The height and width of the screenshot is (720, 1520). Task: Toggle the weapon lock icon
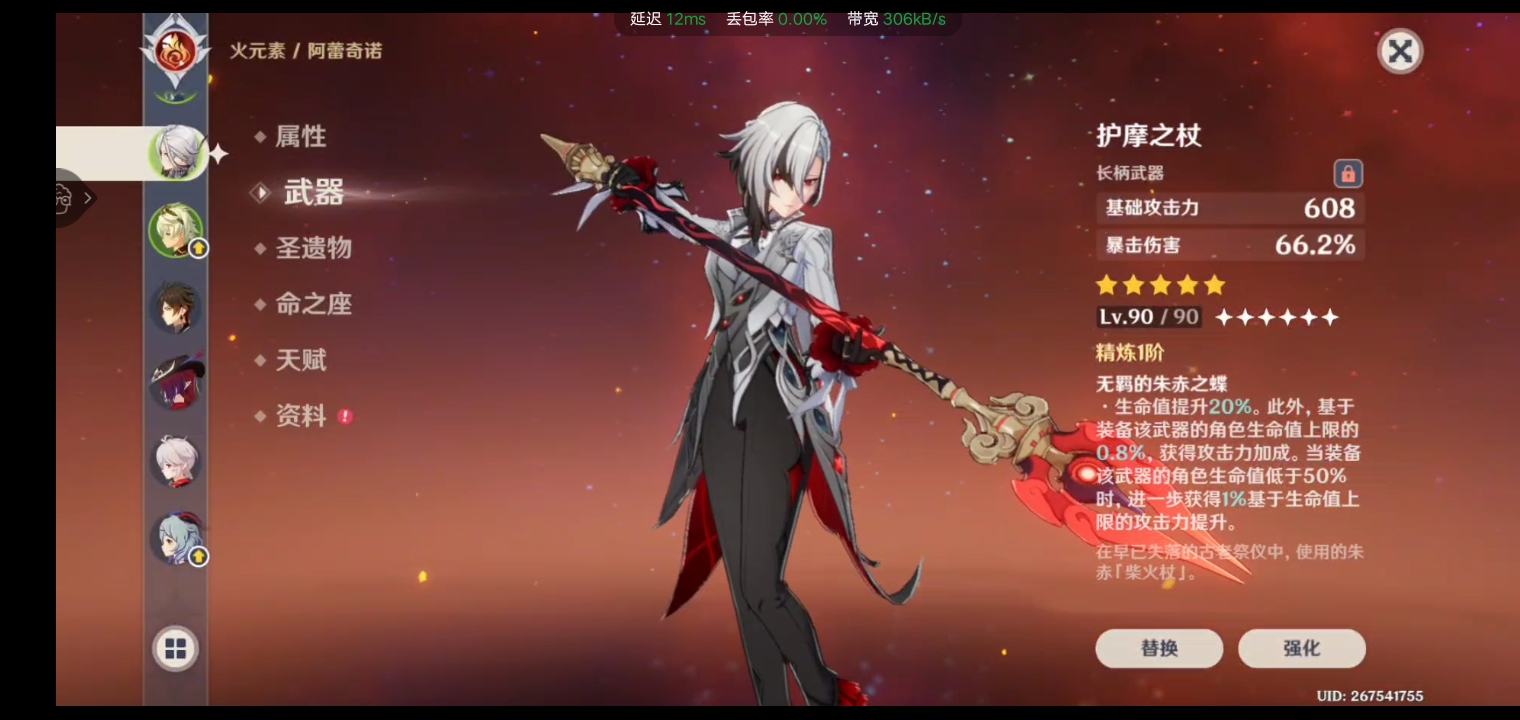1348,174
